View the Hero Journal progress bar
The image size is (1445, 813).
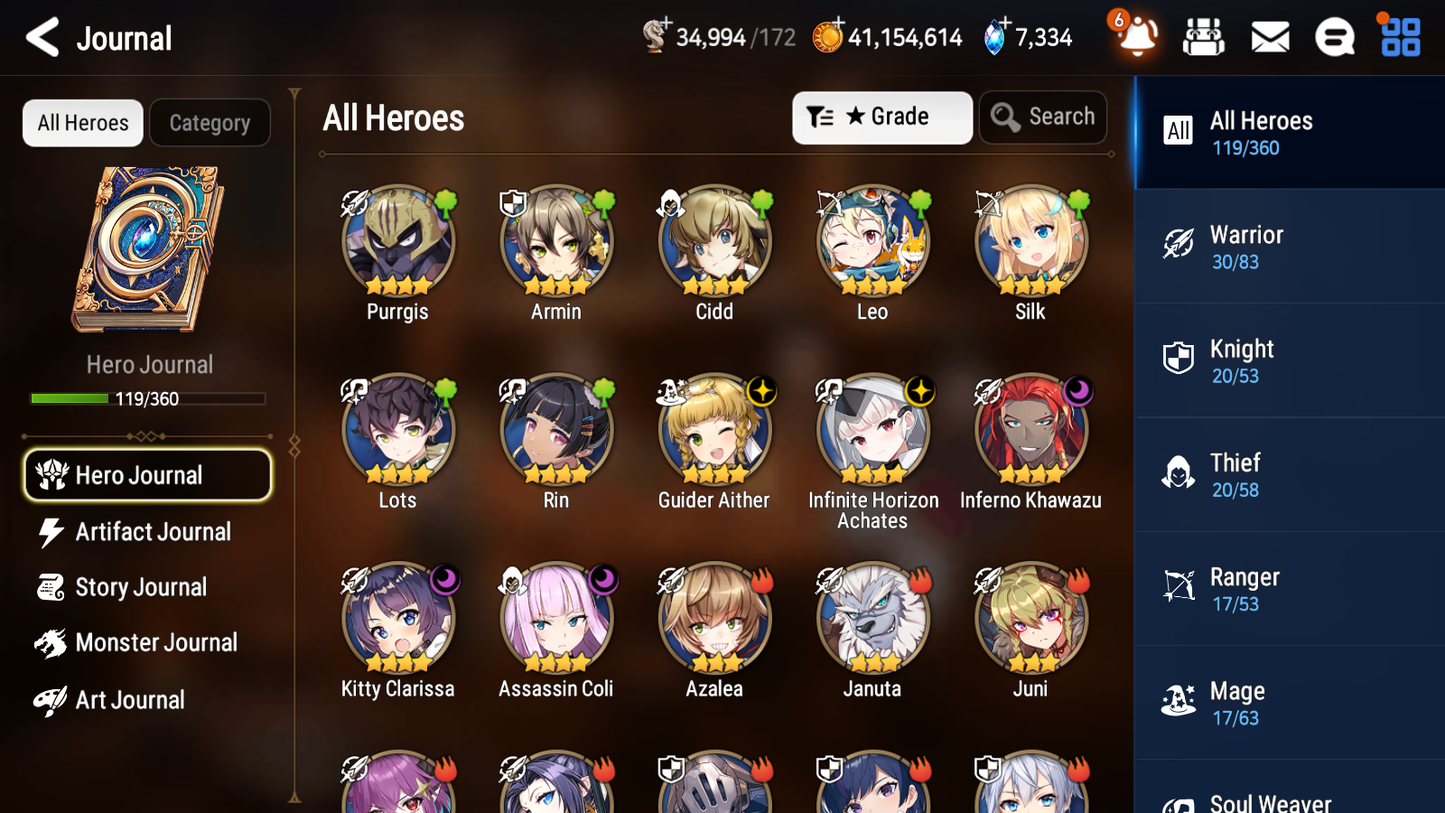pyautogui.click(x=150, y=398)
